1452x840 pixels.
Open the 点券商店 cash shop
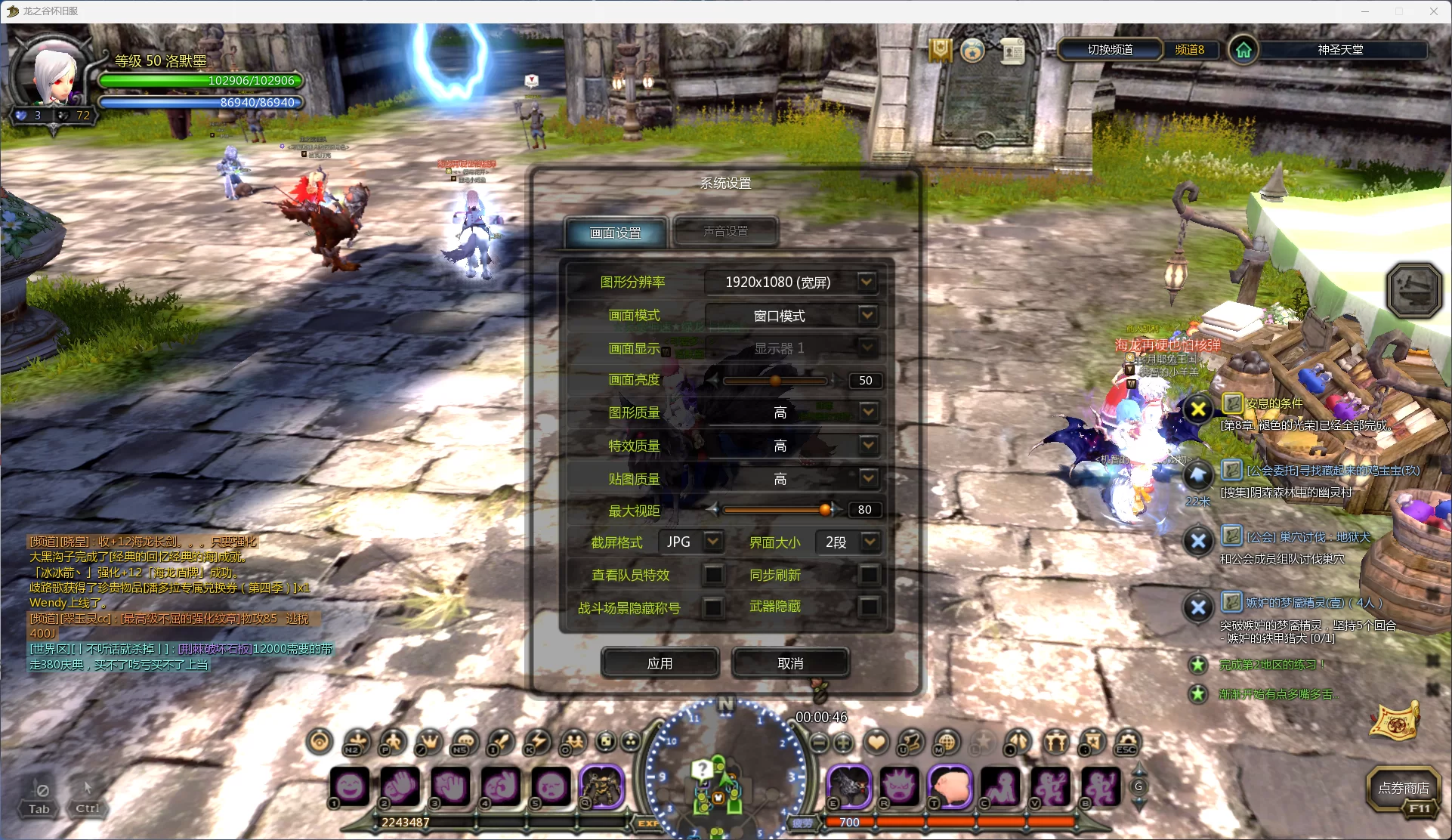[1403, 789]
